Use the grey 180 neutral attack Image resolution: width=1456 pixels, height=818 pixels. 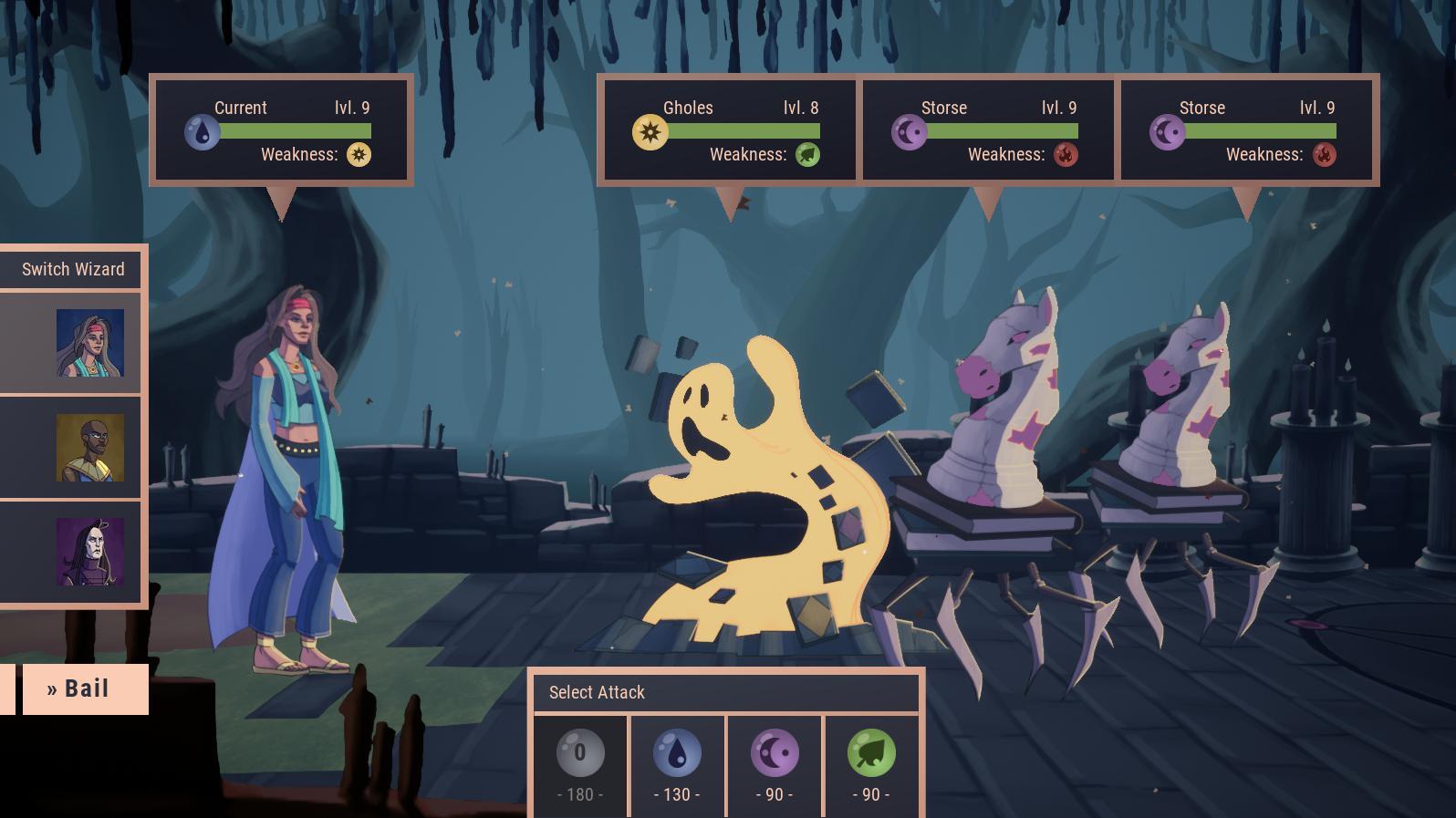point(580,766)
